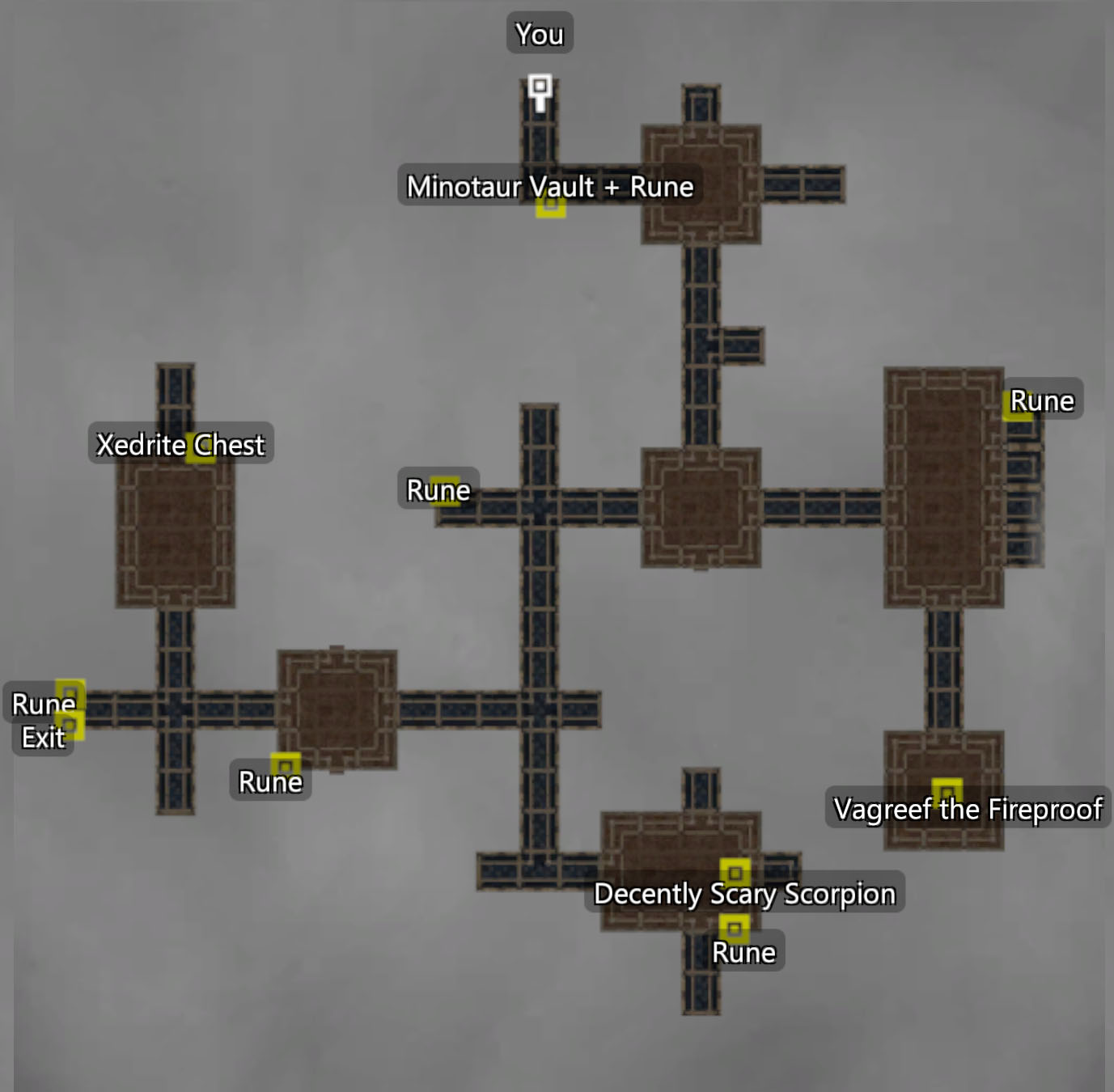Viewport: 1114px width, 1092px height.
Task: Click the white "You" player marker
Action: click(540, 87)
